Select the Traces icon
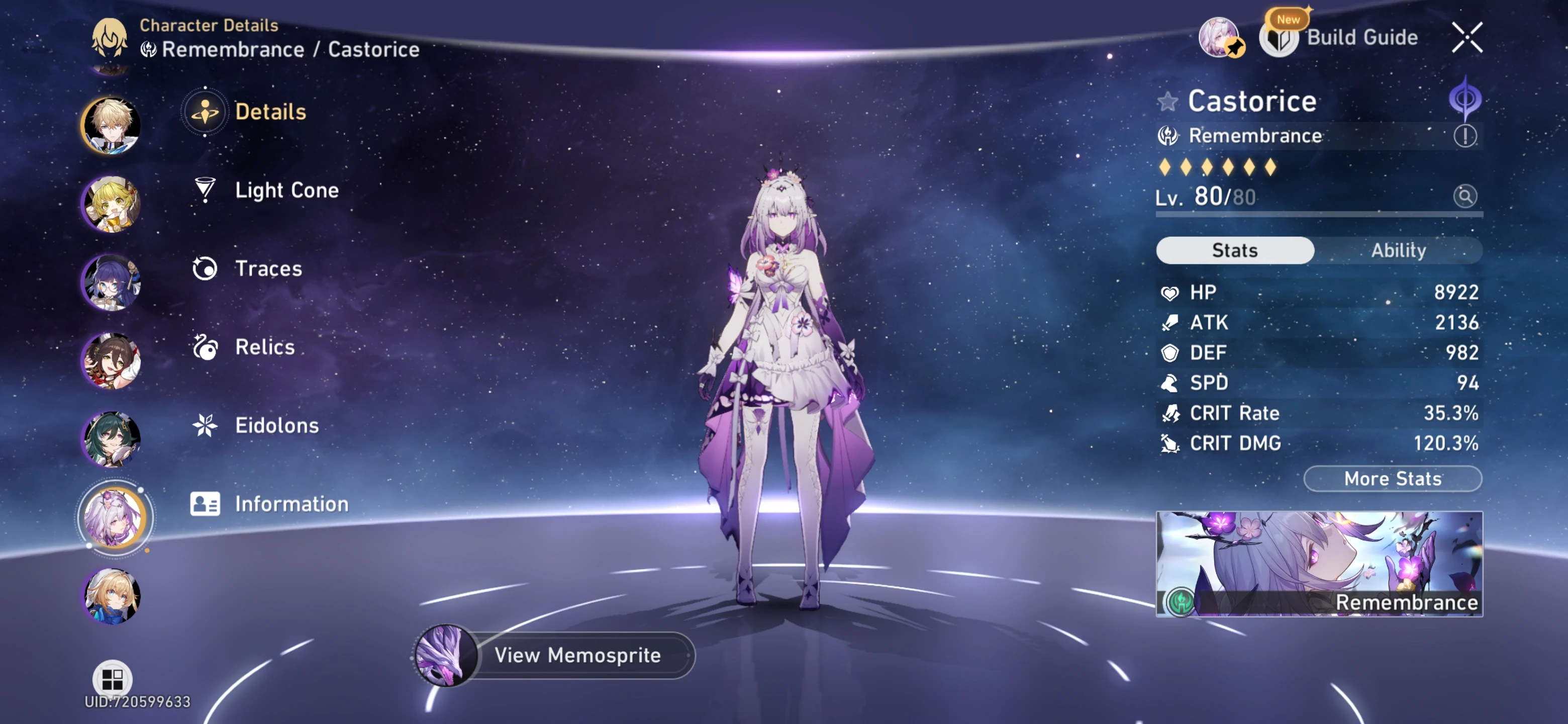 point(205,268)
